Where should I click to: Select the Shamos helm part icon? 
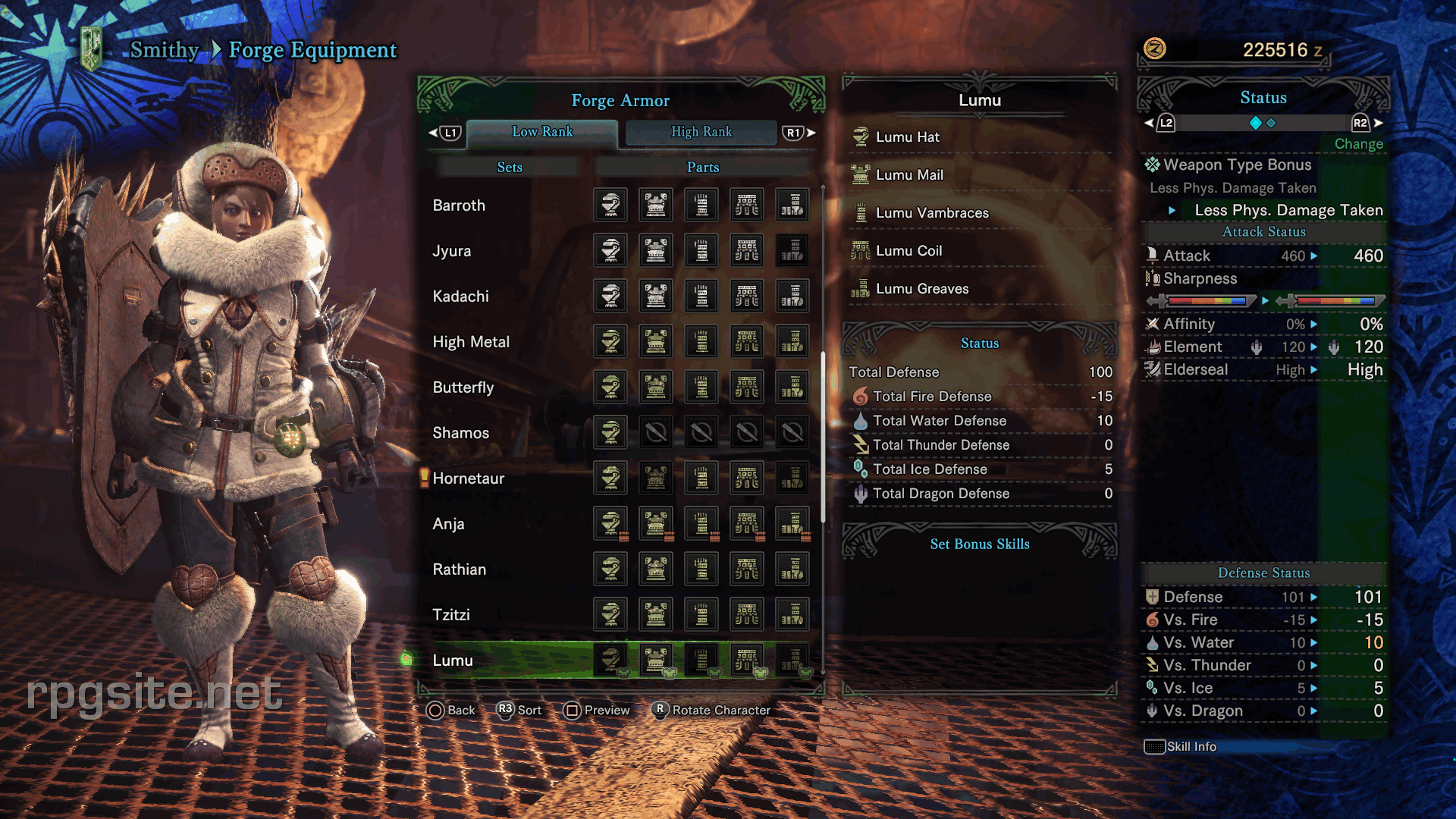coord(610,433)
